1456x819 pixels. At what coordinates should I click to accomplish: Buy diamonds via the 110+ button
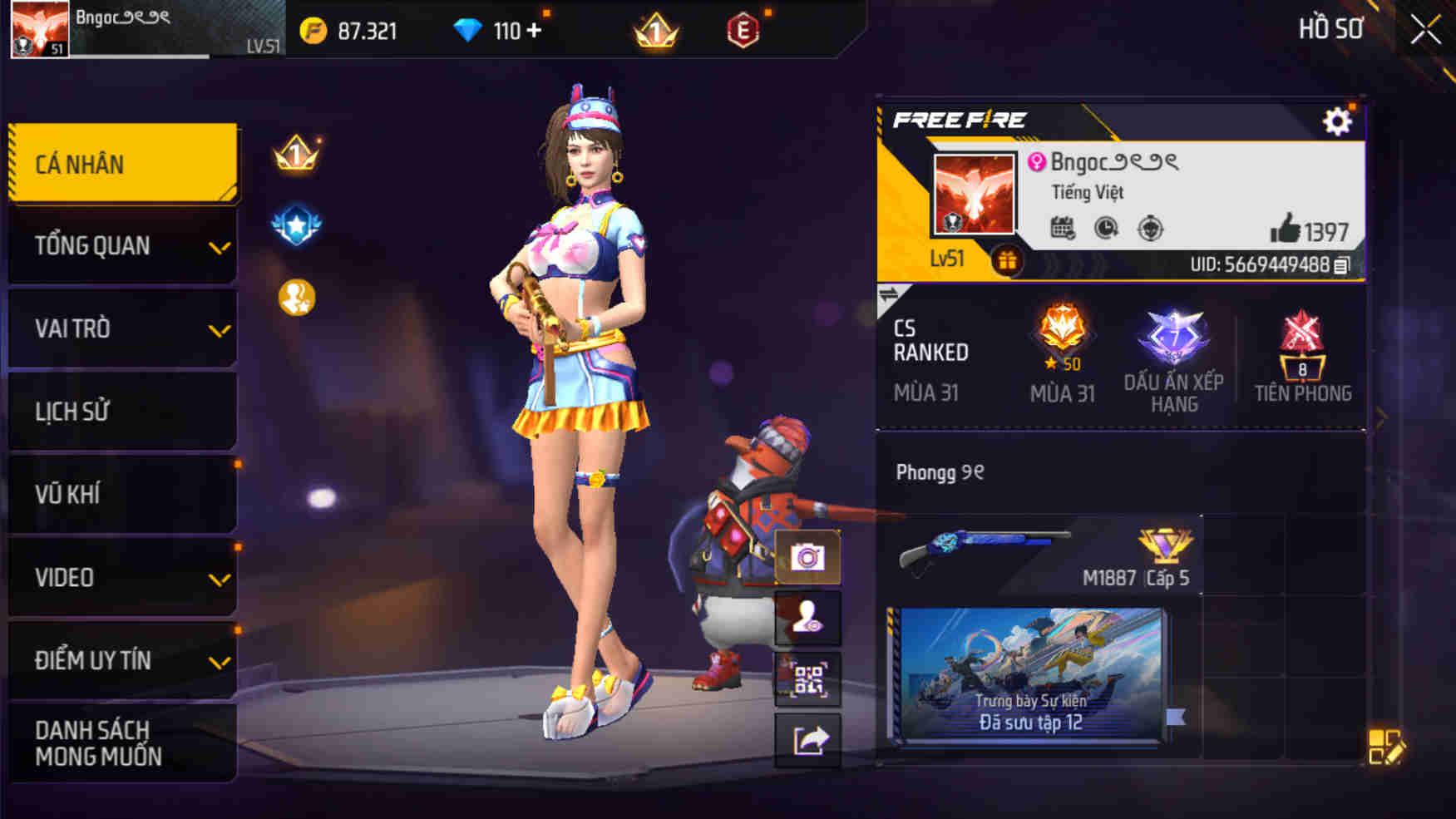click(499, 30)
